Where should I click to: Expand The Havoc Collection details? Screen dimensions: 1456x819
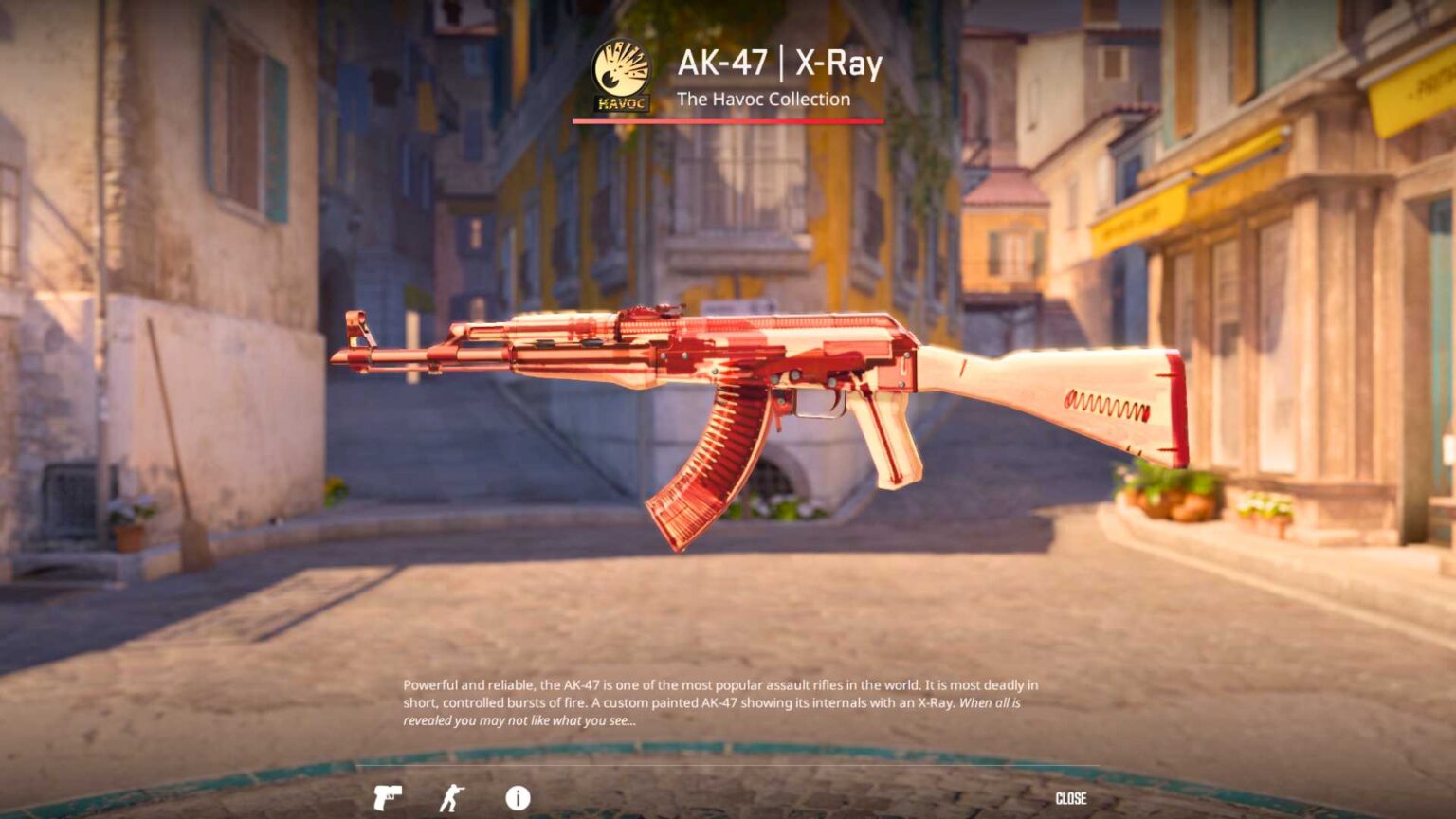click(x=764, y=100)
